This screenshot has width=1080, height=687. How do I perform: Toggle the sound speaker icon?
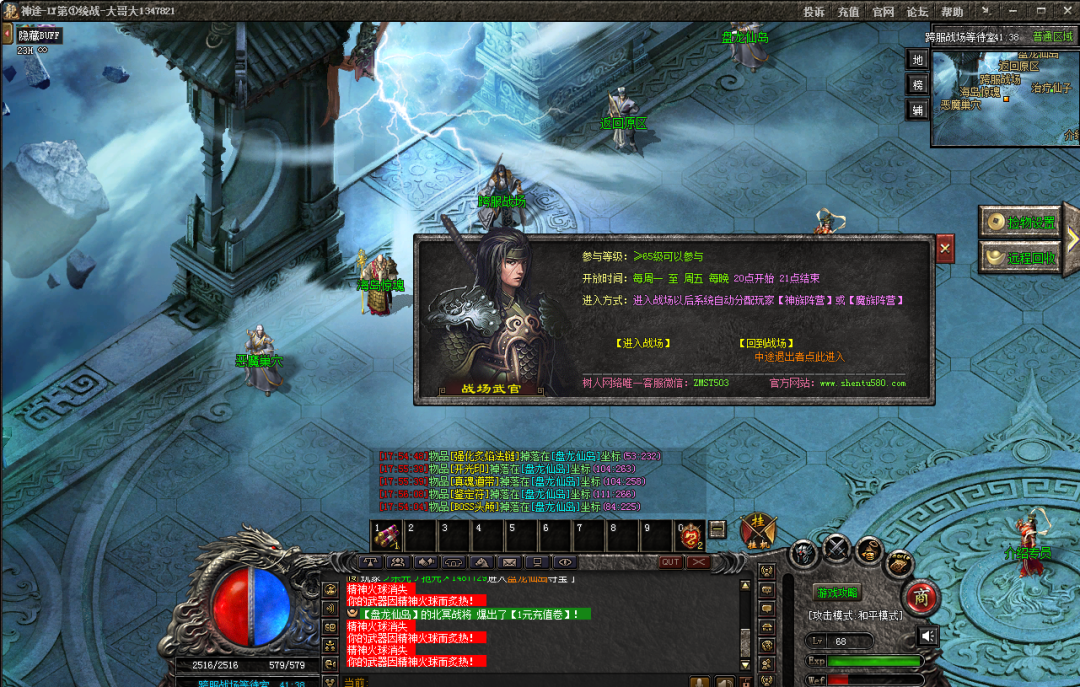929,636
